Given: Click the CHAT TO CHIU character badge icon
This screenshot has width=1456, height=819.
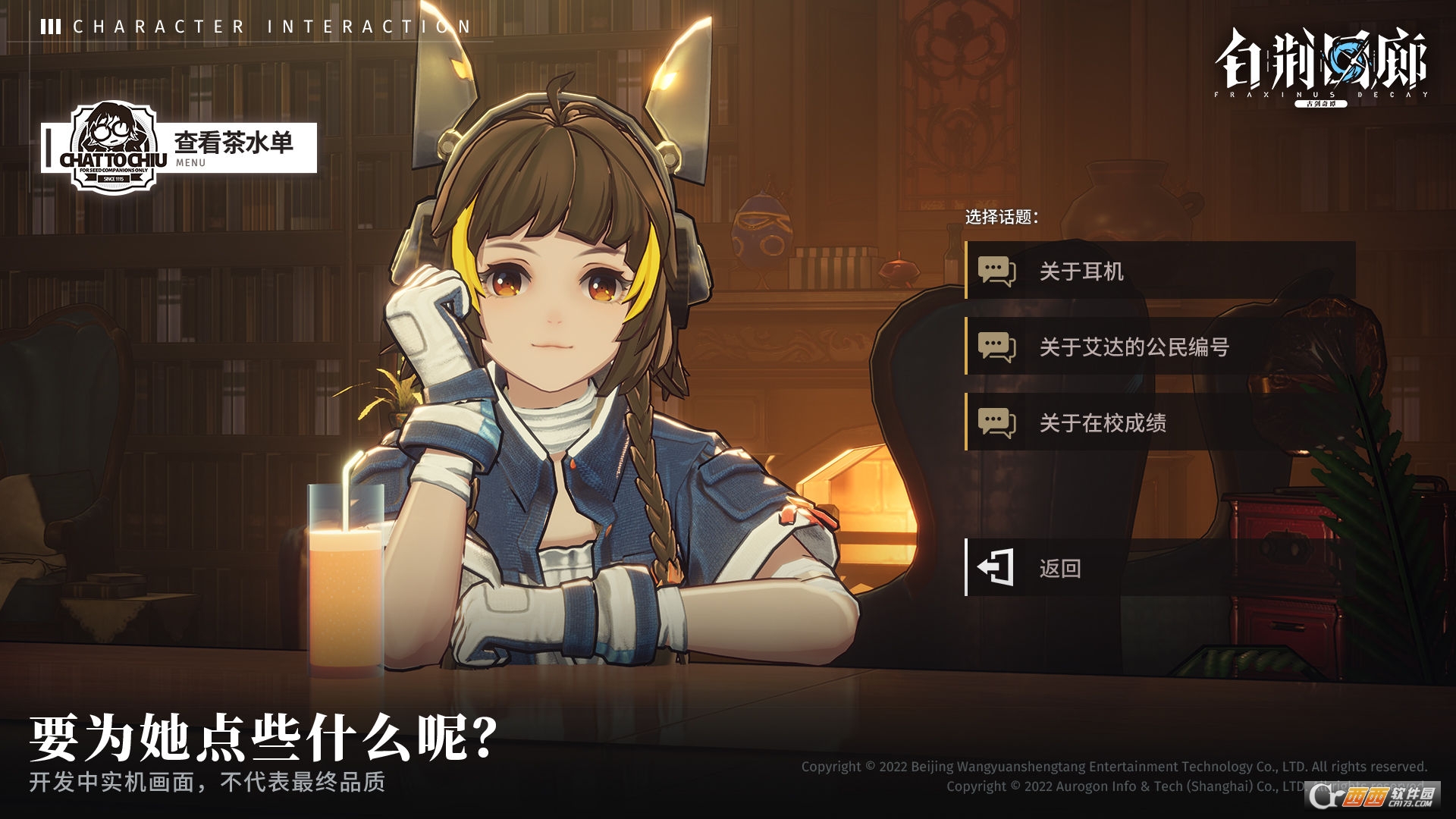Looking at the screenshot, I should pos(112,146).
